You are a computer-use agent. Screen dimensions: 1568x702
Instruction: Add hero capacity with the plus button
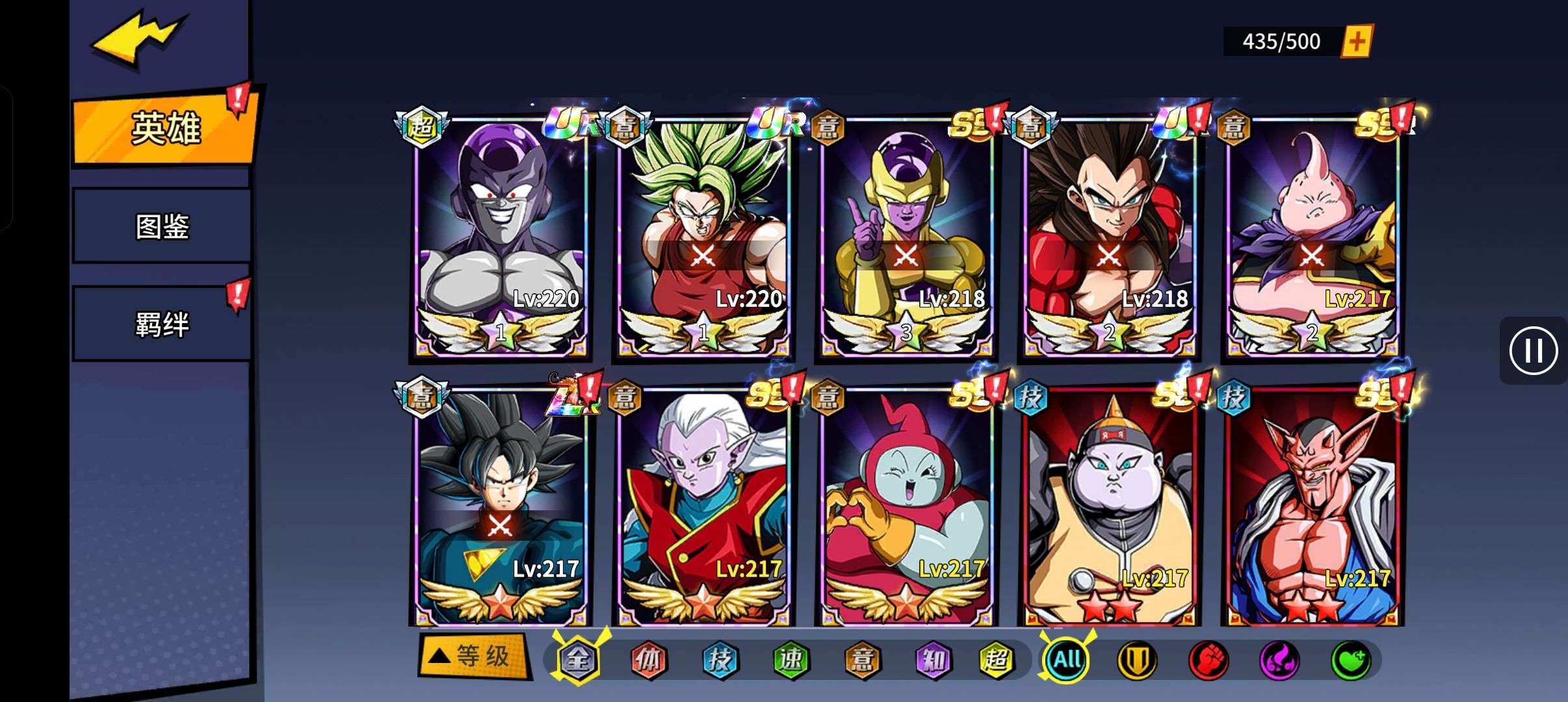(1357, 42)
